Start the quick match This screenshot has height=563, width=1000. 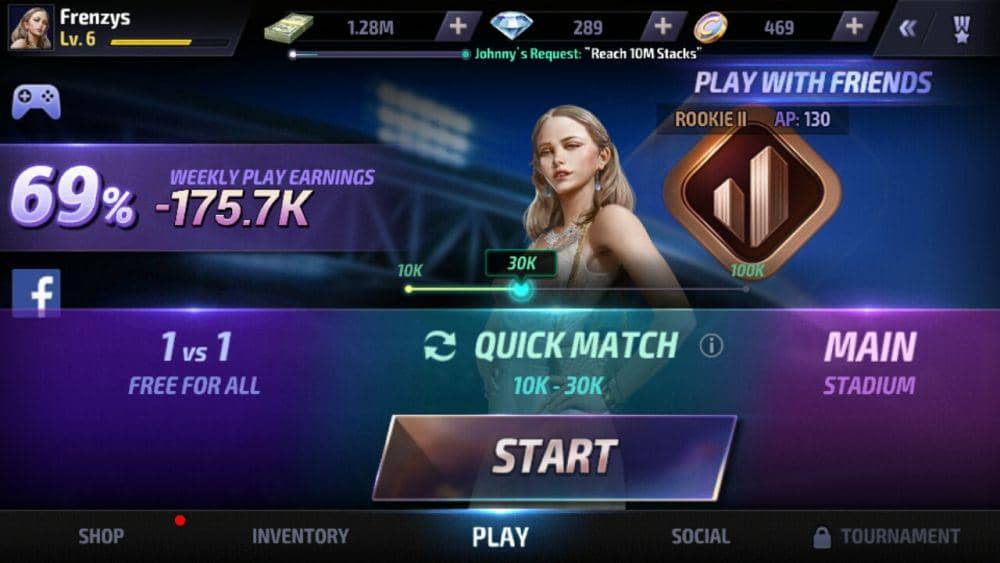pyautogui.click(x=555, y=457)
